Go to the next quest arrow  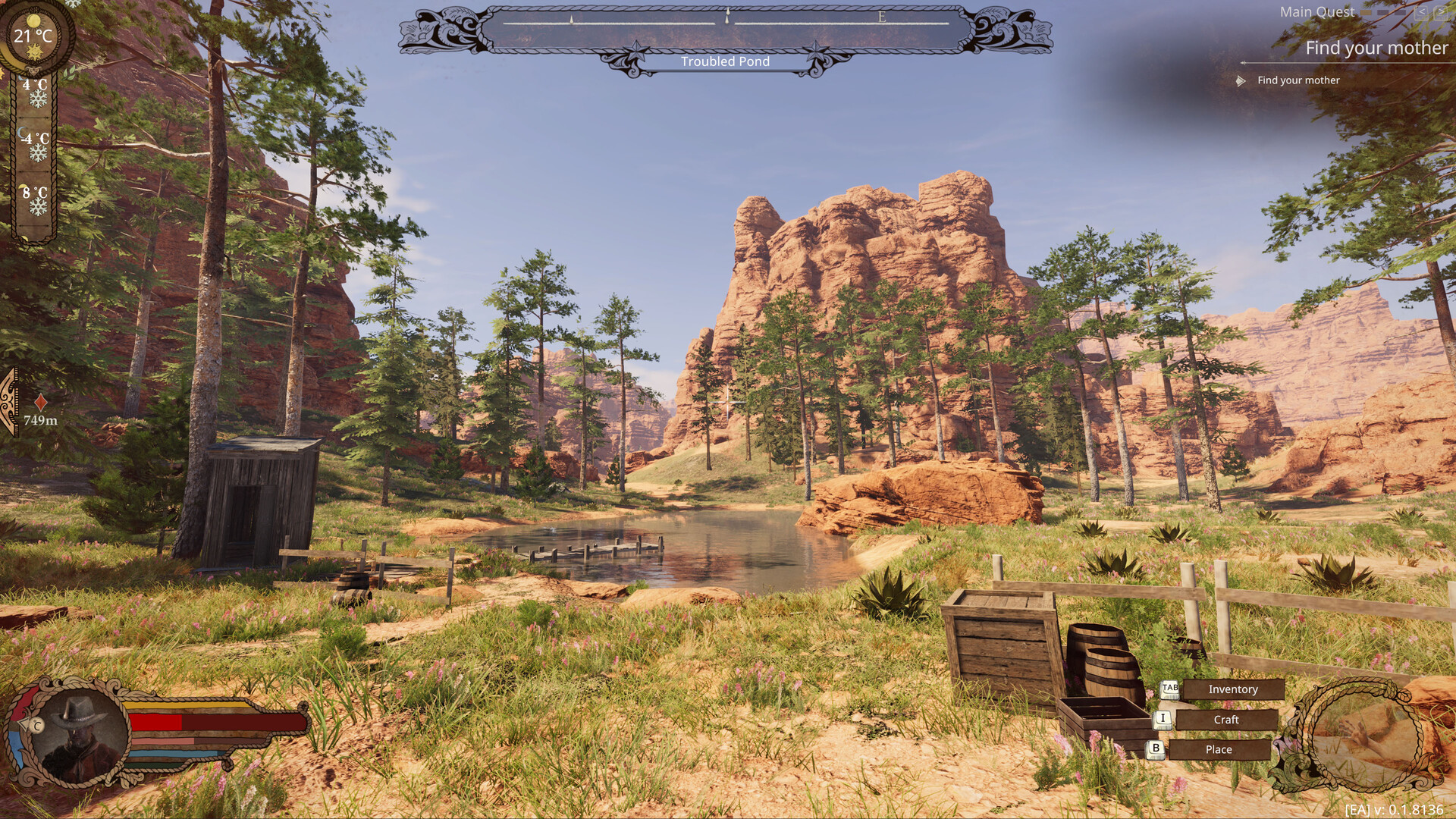pyautogui.click(x=1440, y=12)
